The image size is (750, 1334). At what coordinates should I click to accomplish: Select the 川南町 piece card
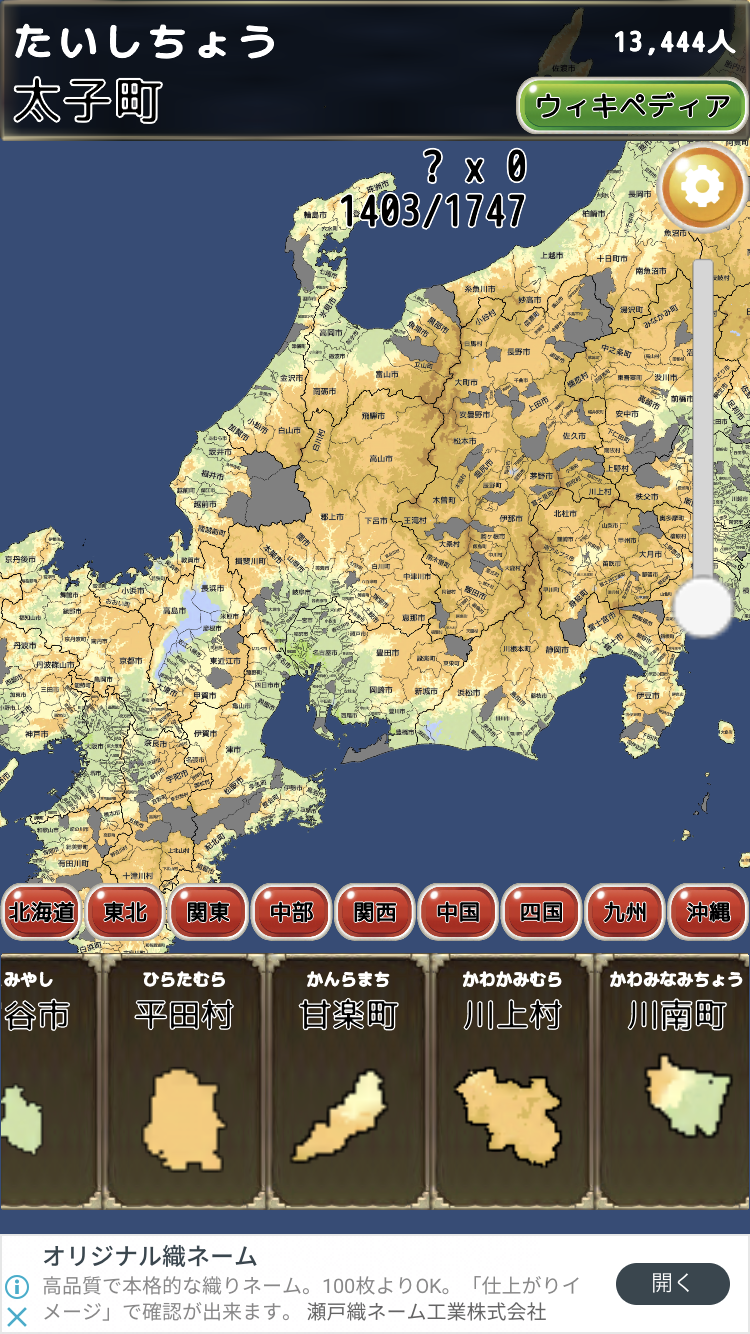pyautogui.click(x=675, y=1080)
